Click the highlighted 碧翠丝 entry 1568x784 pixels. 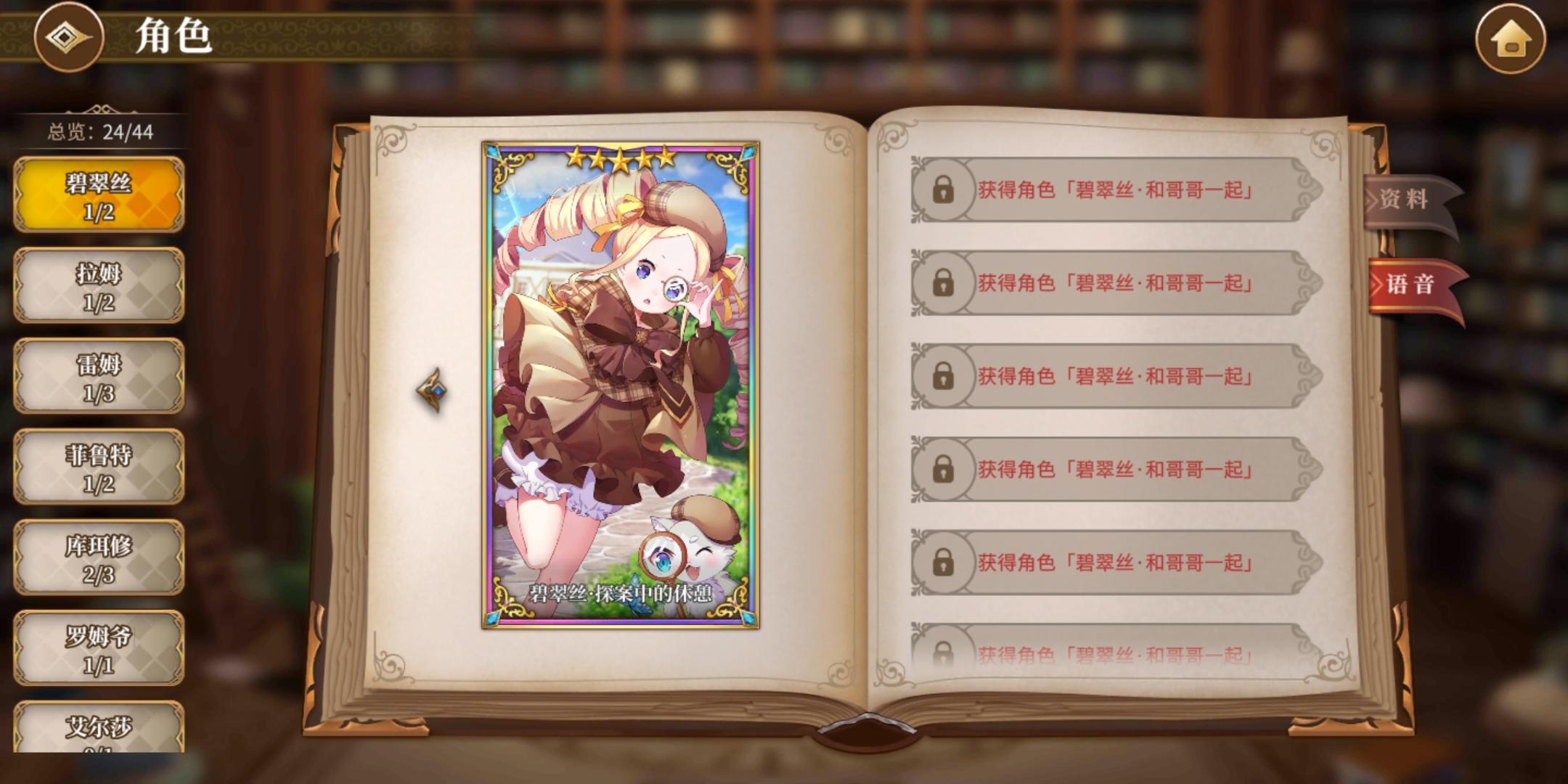tap(99, 195)
